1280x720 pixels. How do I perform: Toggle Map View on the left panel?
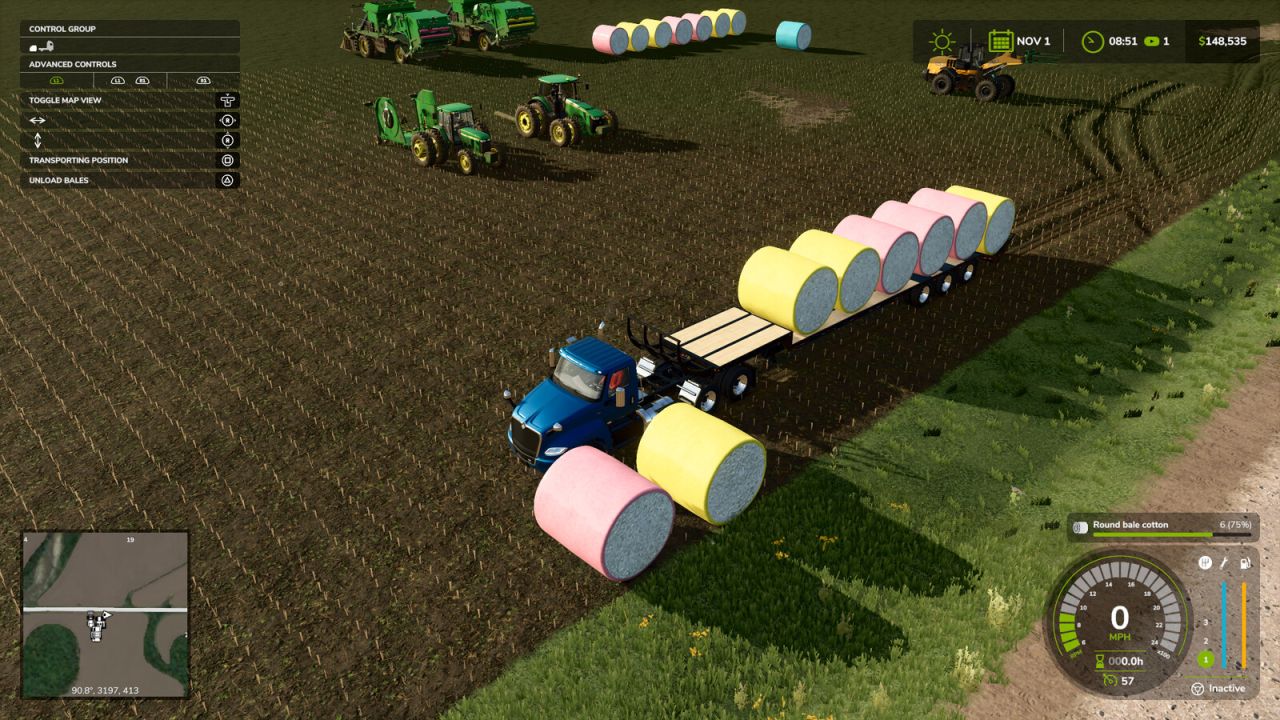[65, 100]
